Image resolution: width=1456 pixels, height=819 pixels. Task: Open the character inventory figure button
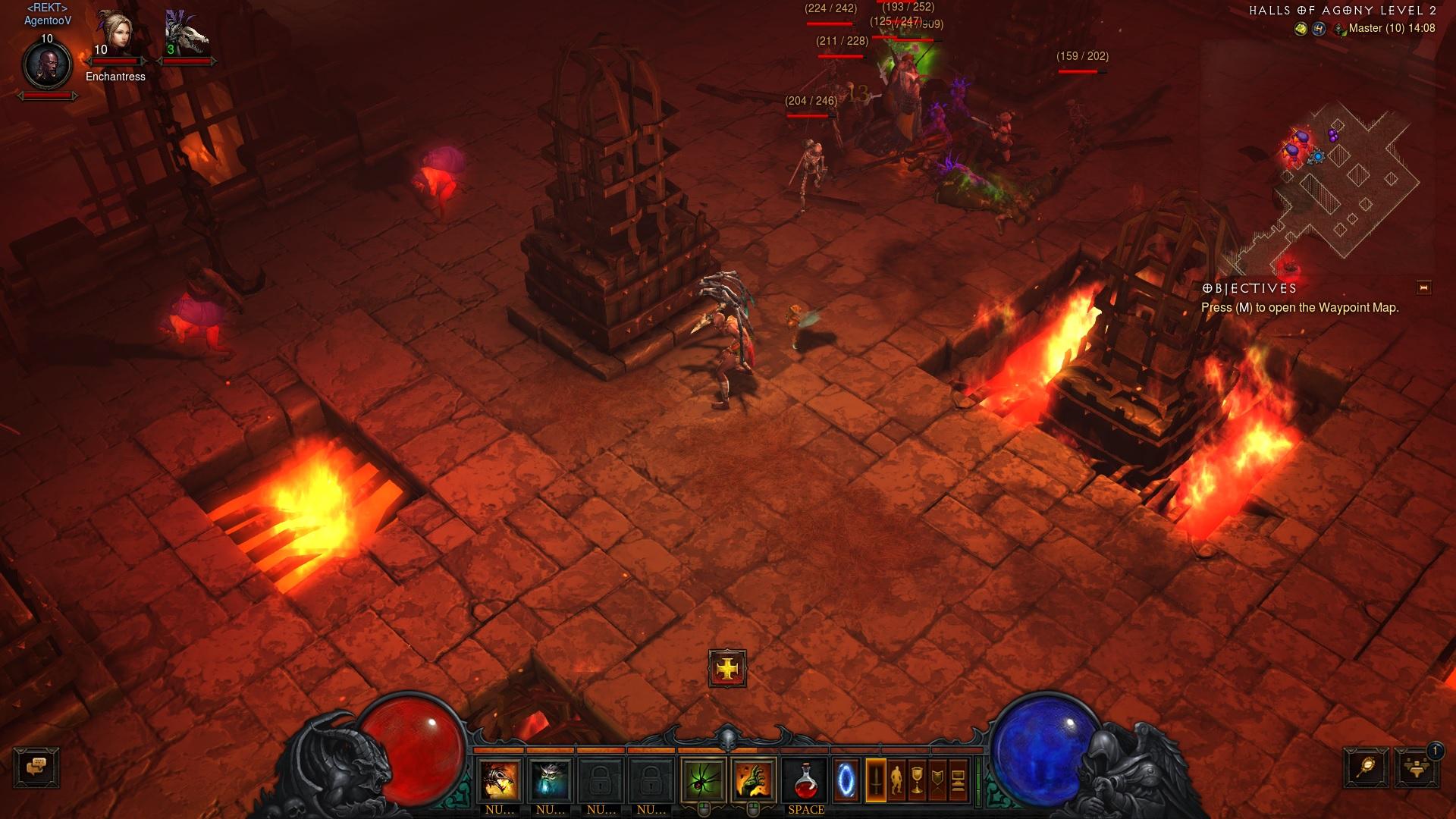point(896,780)
